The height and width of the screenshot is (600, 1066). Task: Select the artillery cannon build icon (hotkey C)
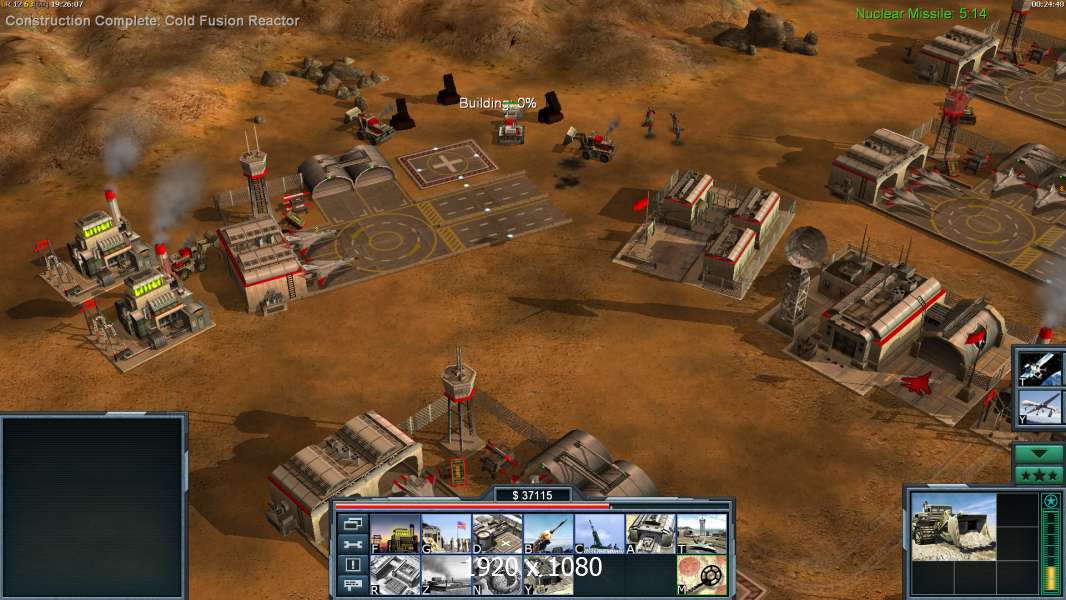tap(599, 533)
